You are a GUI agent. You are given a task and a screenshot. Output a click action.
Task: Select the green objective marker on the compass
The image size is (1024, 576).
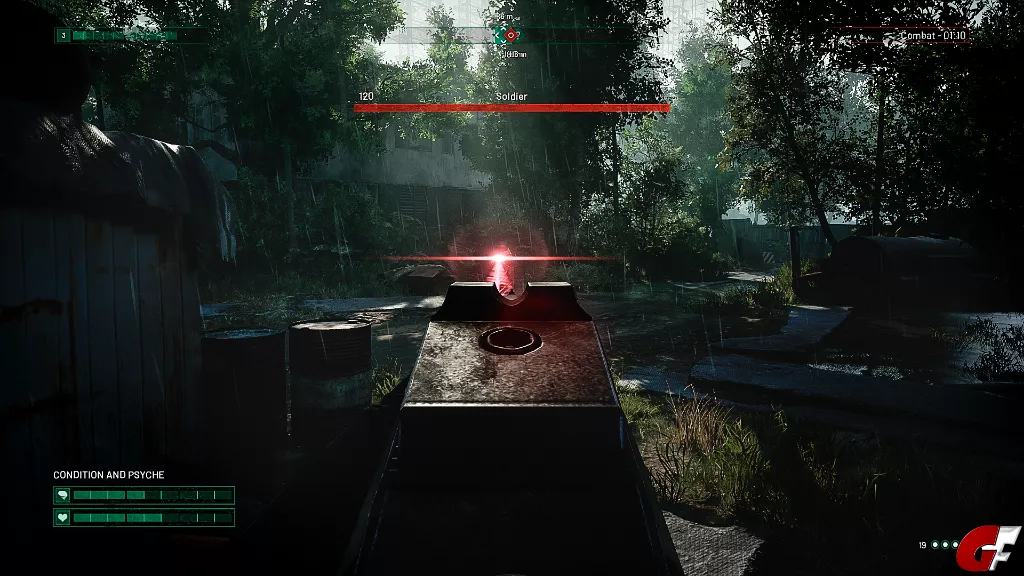point(499,35)
